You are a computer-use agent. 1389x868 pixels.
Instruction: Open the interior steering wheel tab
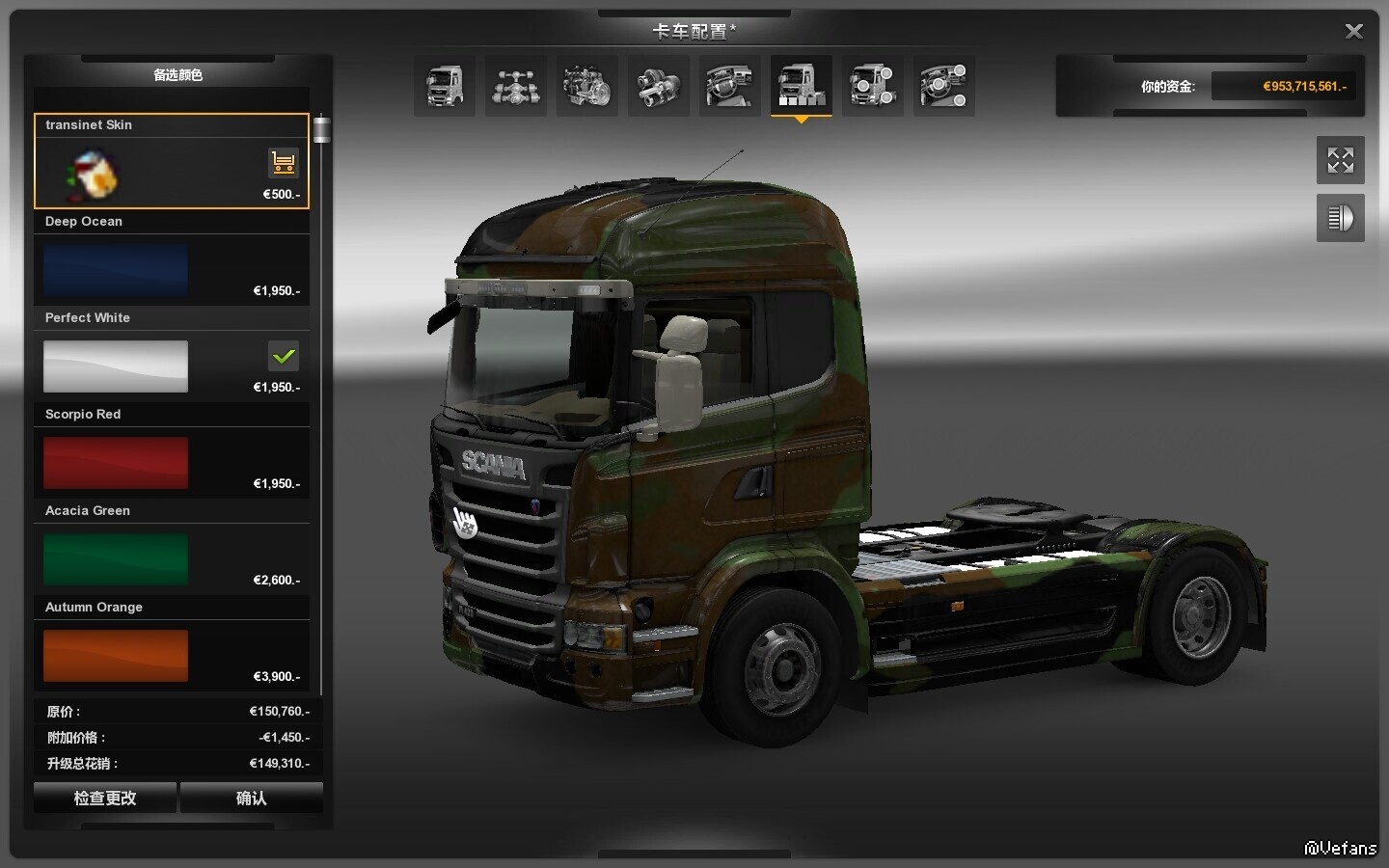(x=730, y=86)
